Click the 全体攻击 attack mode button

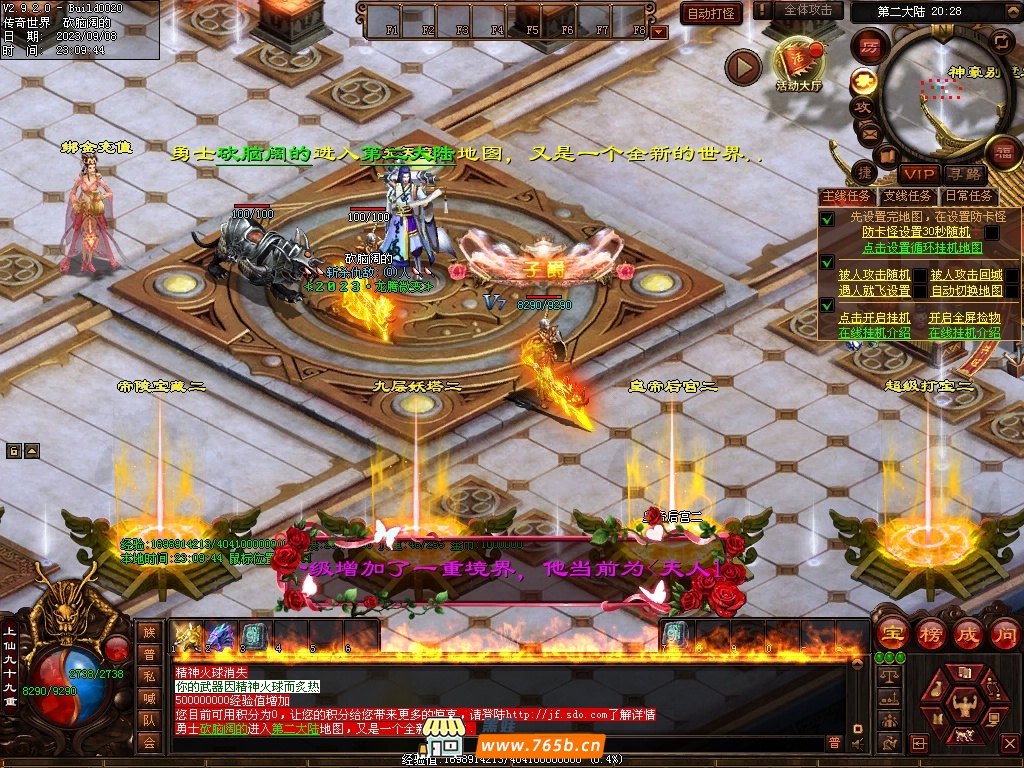(x=807, y=10)
